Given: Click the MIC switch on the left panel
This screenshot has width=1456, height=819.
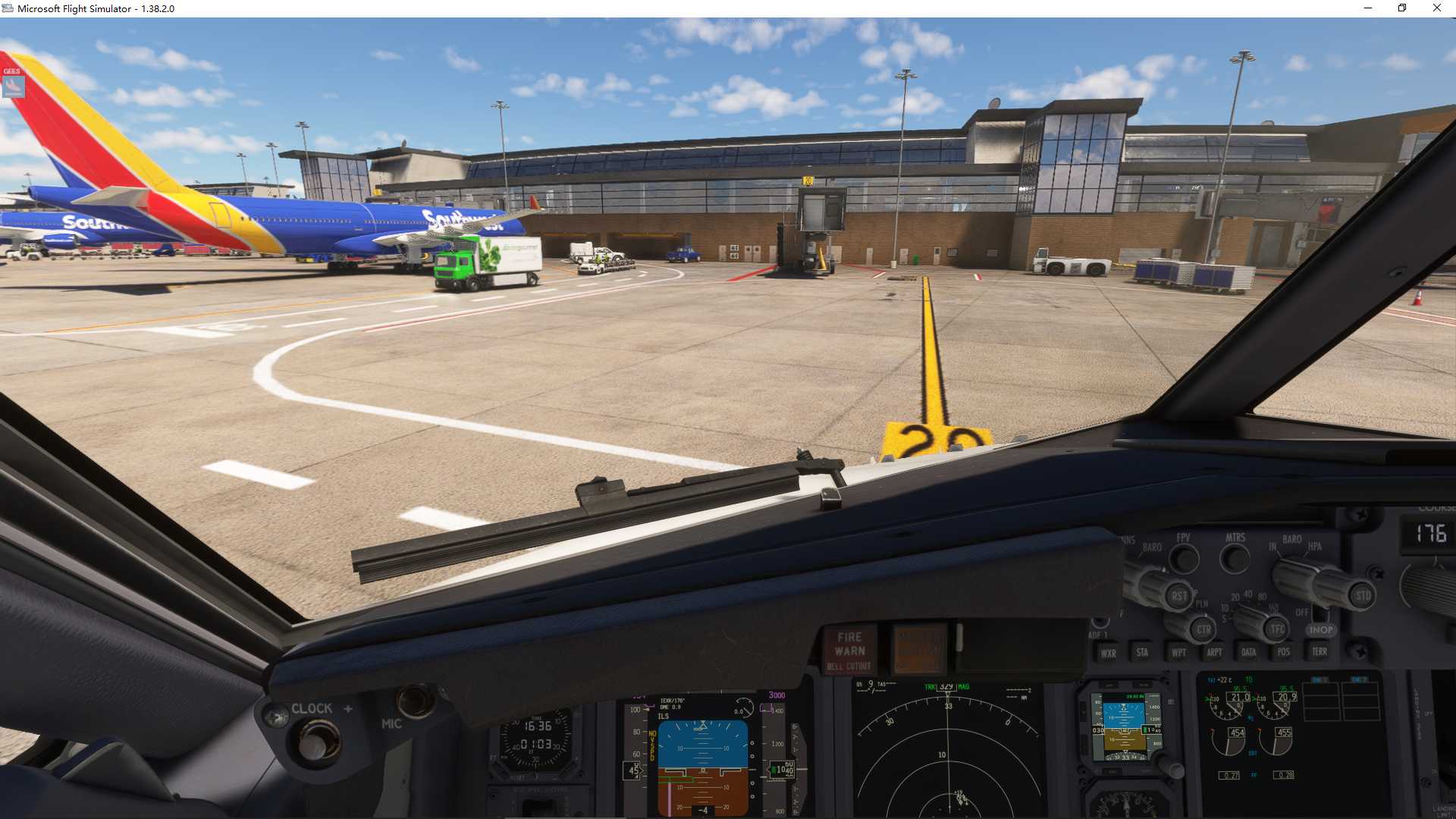Looking at the screenshot, I should 416,699.
